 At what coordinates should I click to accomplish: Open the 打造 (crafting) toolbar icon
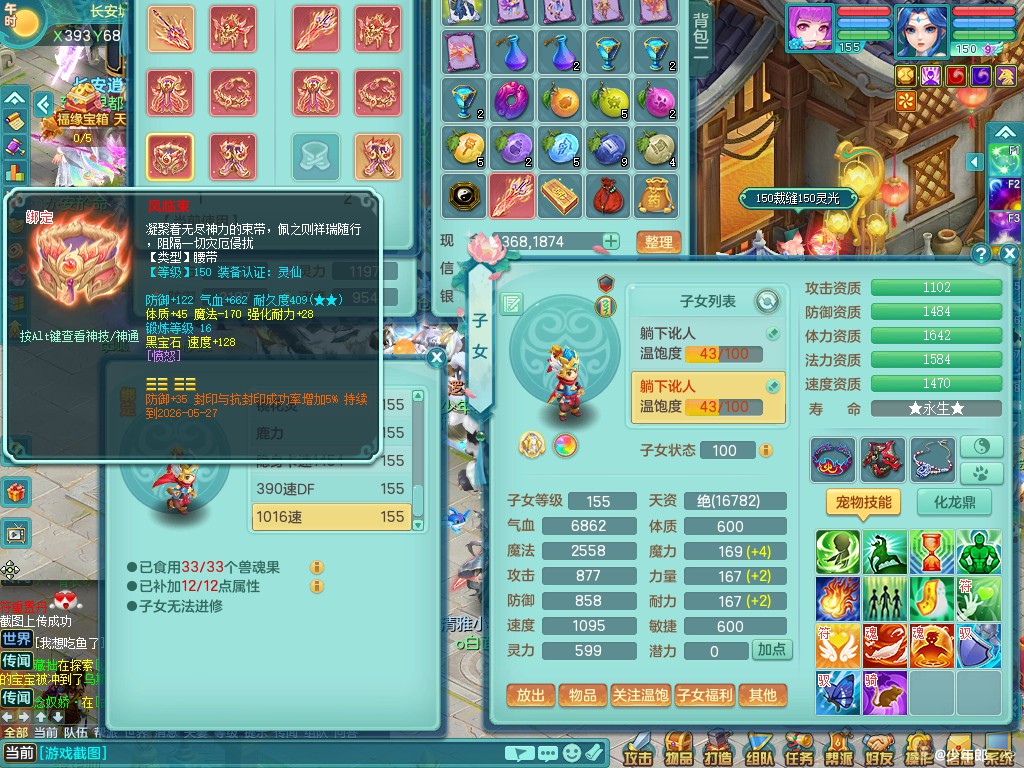pyautogui.click(x=717, y=750)
